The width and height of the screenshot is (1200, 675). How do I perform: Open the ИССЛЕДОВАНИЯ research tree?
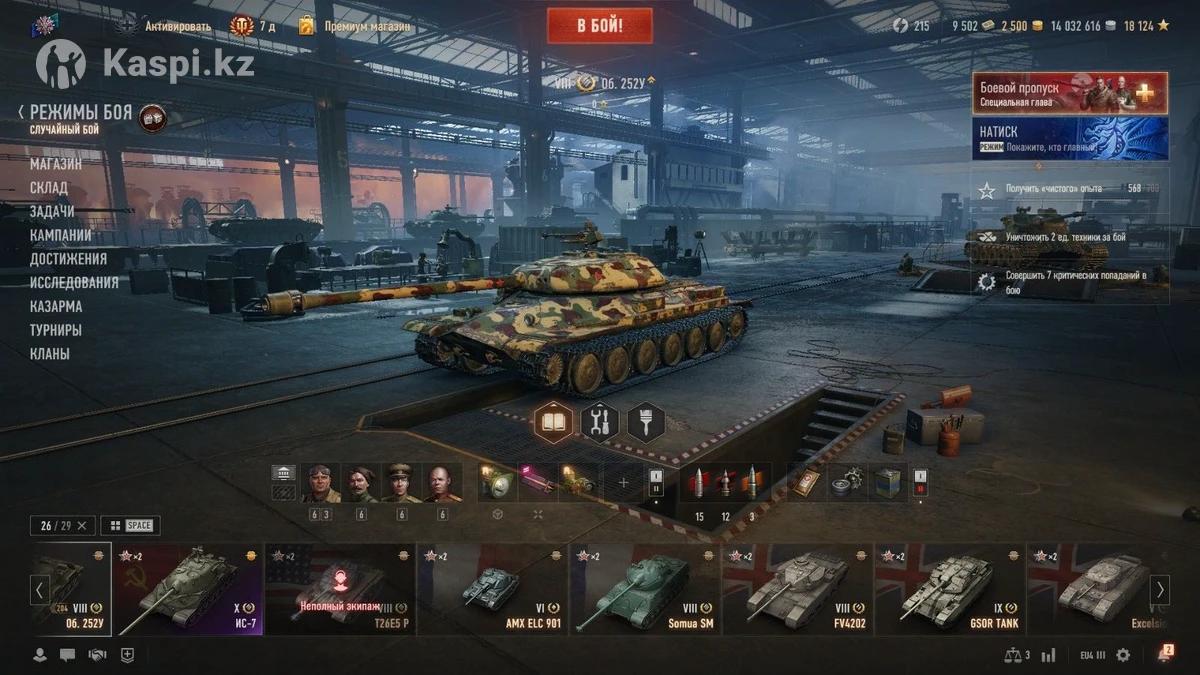click(x=74, y=282)
